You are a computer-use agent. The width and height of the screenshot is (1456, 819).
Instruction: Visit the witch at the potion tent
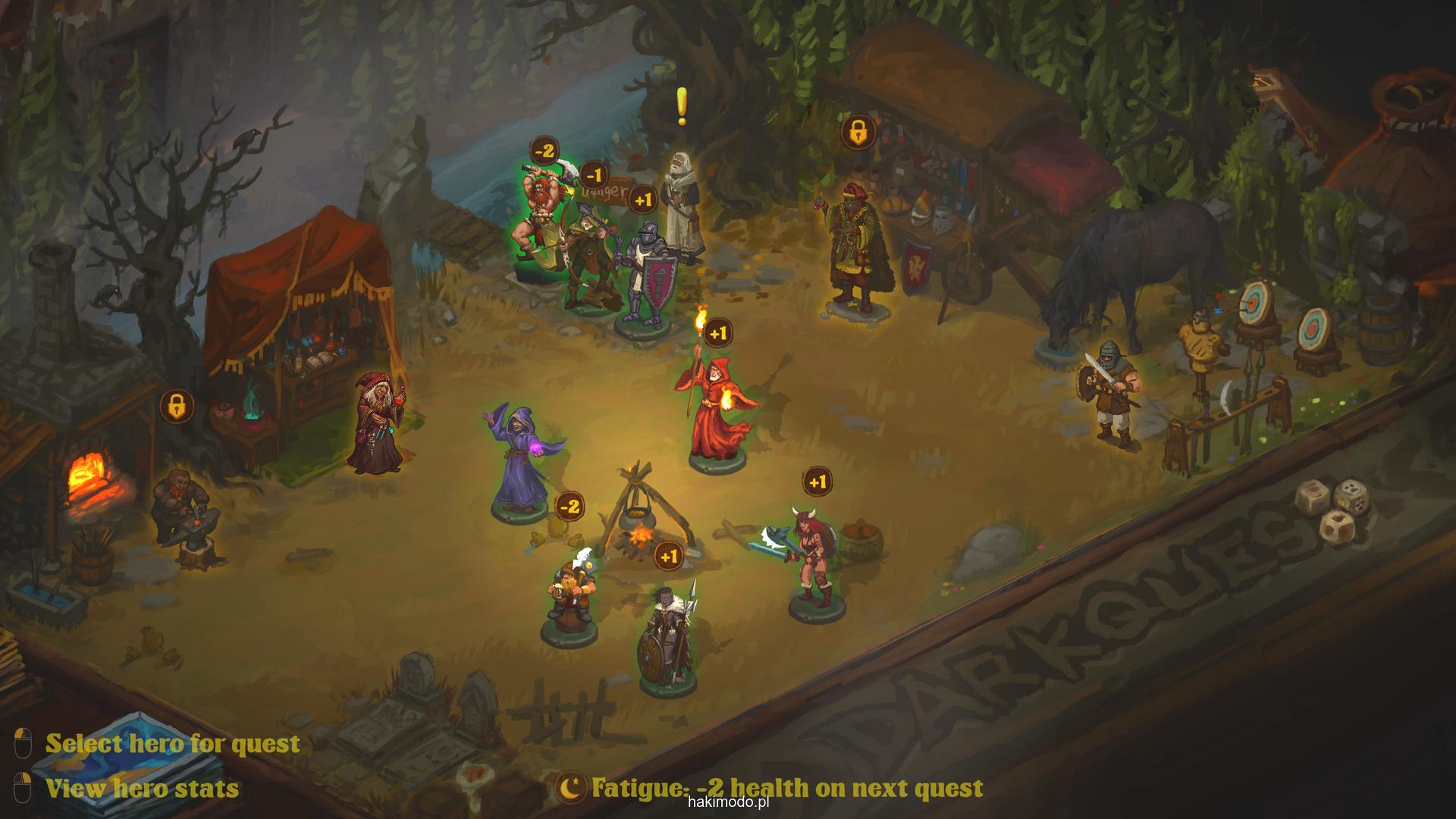(x=377, y=425)
